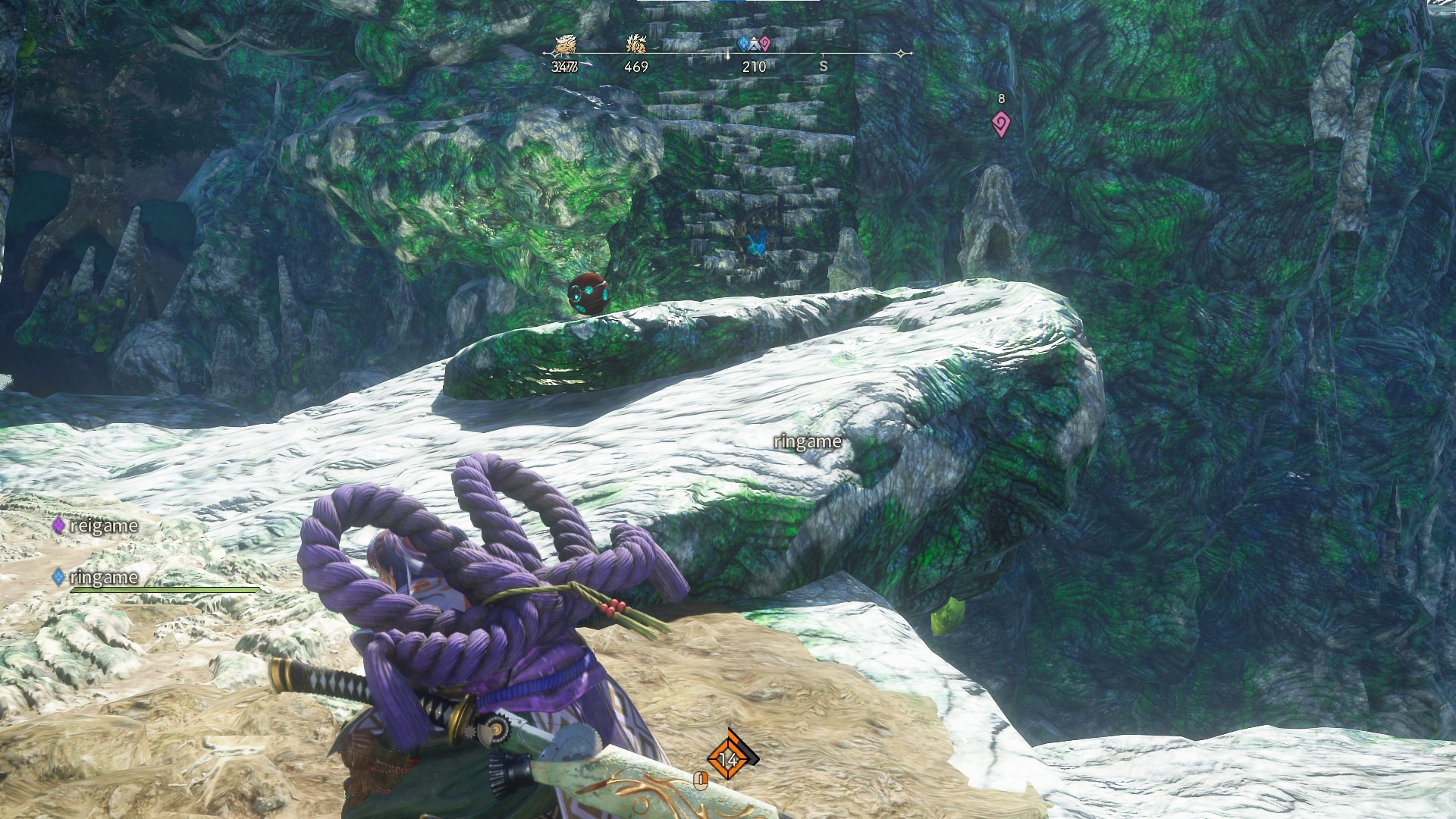Select the monster icon above 469 on compass
This screenshot has height=819, width=1456.
click(x=635, y=45)
